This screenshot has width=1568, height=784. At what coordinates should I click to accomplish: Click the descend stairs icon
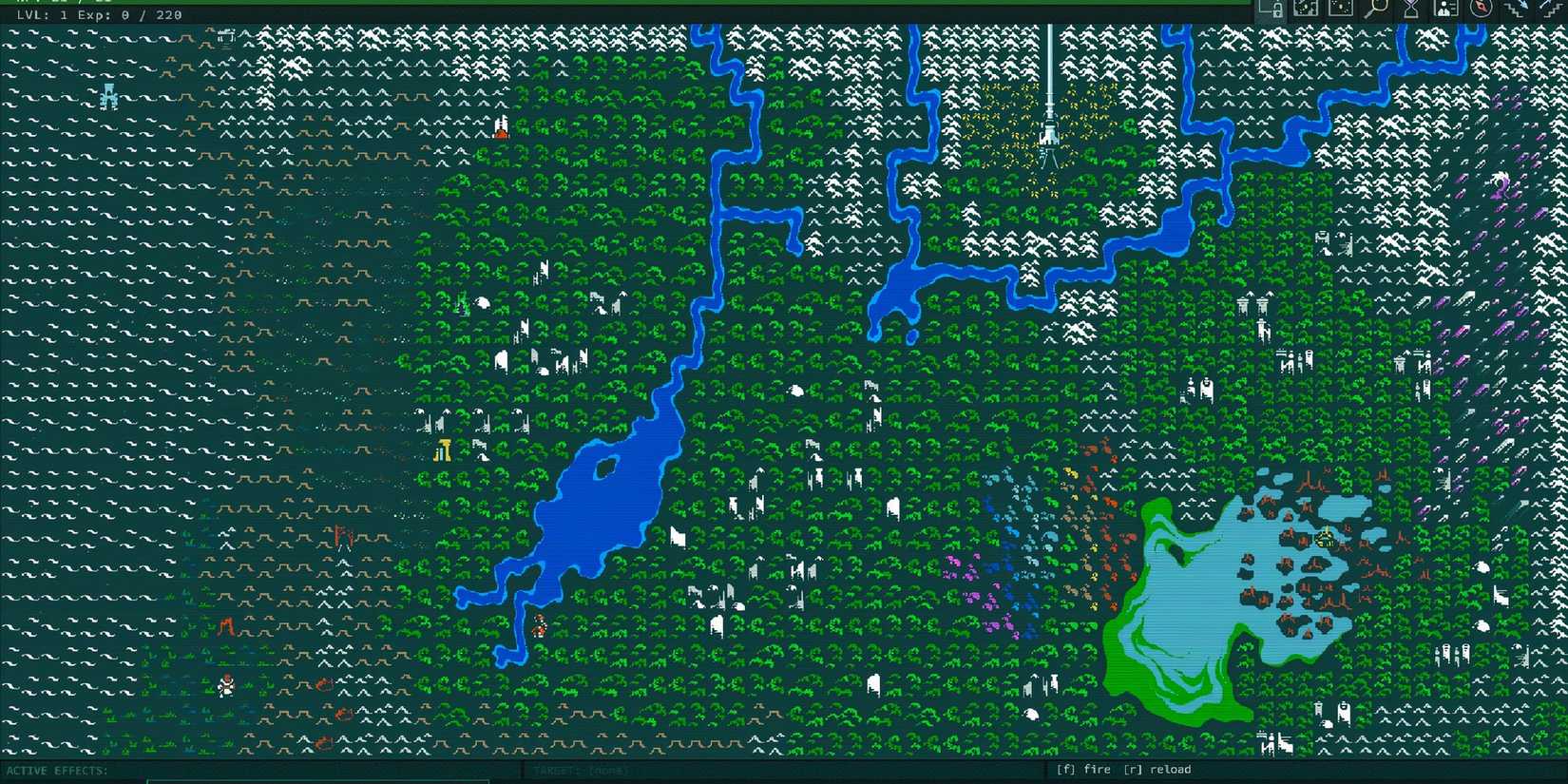coord(1518,10)
